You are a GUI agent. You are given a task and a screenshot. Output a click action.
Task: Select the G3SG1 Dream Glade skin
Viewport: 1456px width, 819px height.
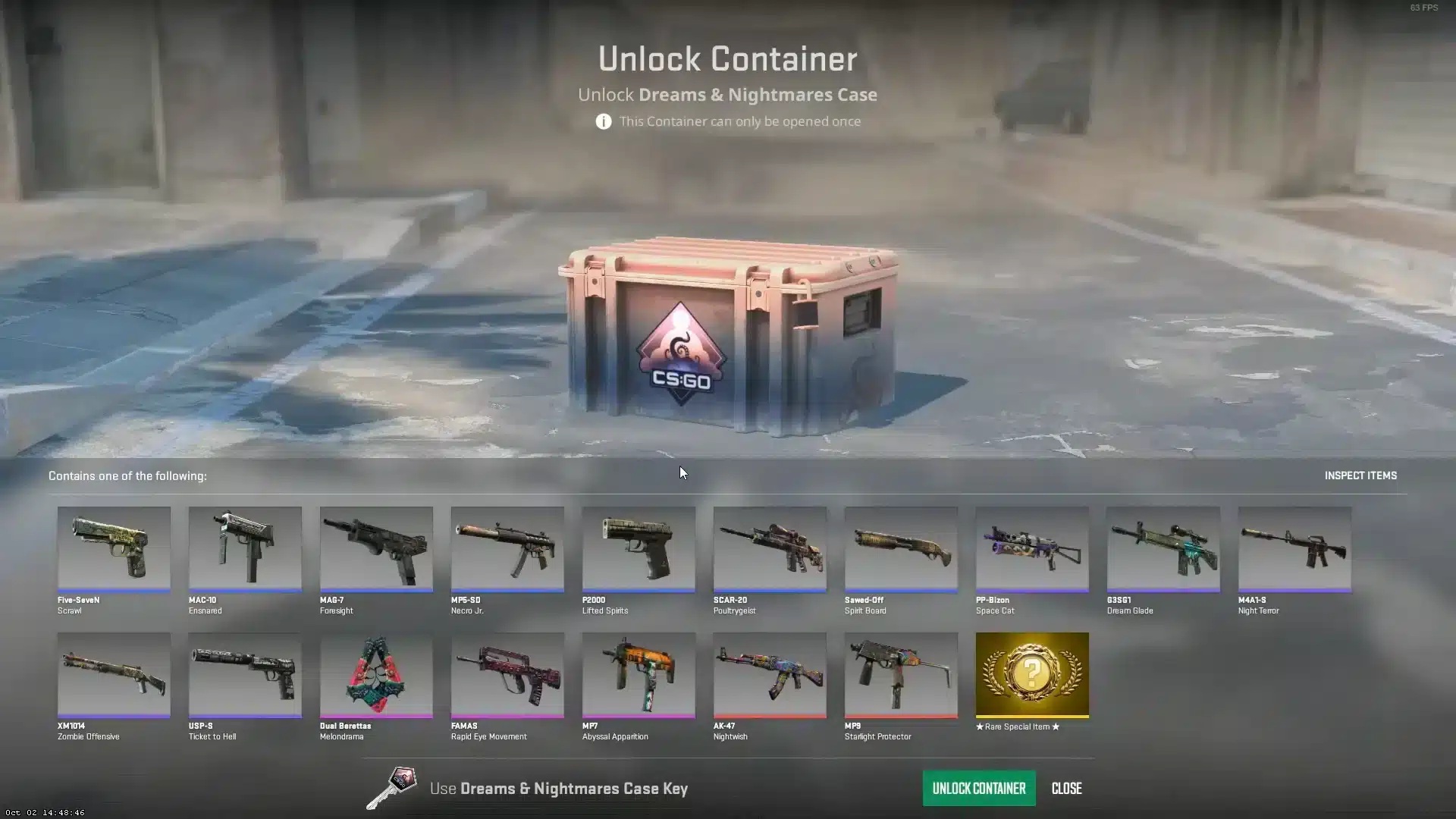(1163, 549)
